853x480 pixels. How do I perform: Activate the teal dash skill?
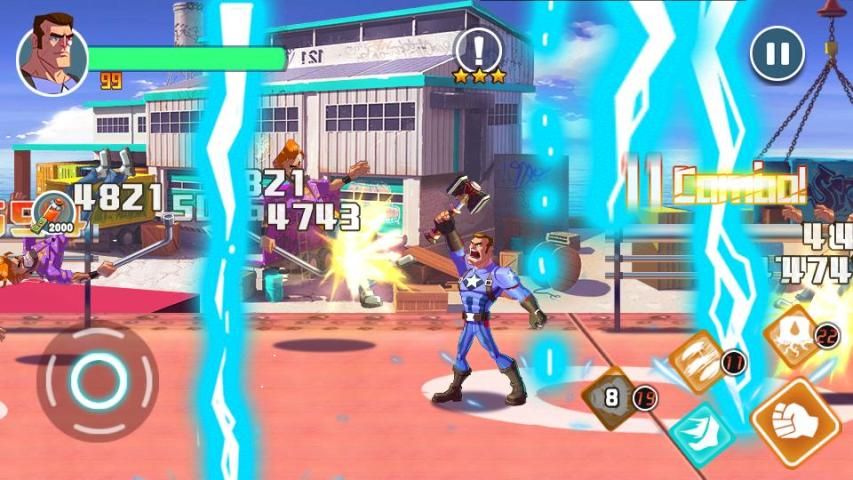701,434
